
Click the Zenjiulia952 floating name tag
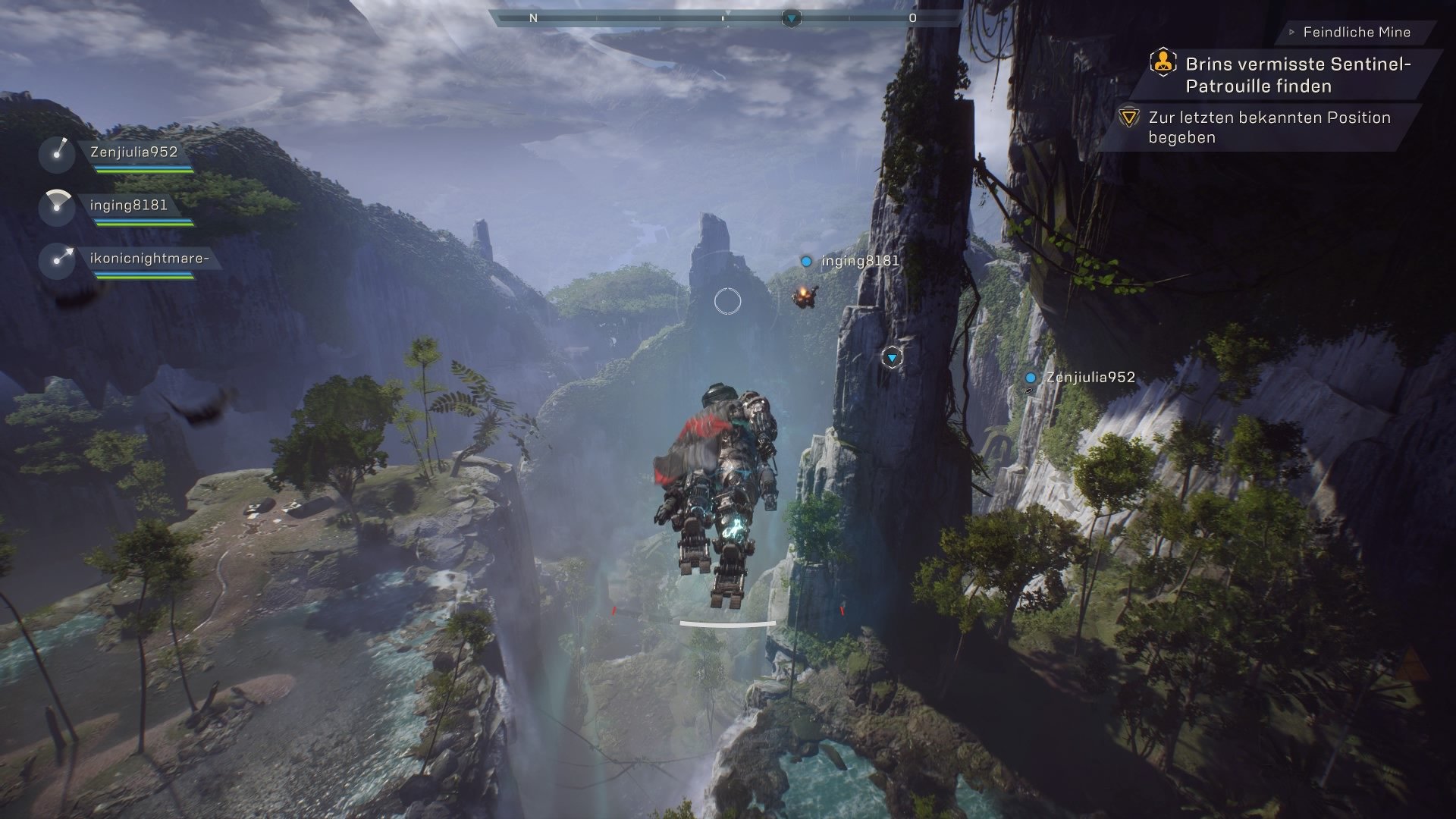[1090, 378]
